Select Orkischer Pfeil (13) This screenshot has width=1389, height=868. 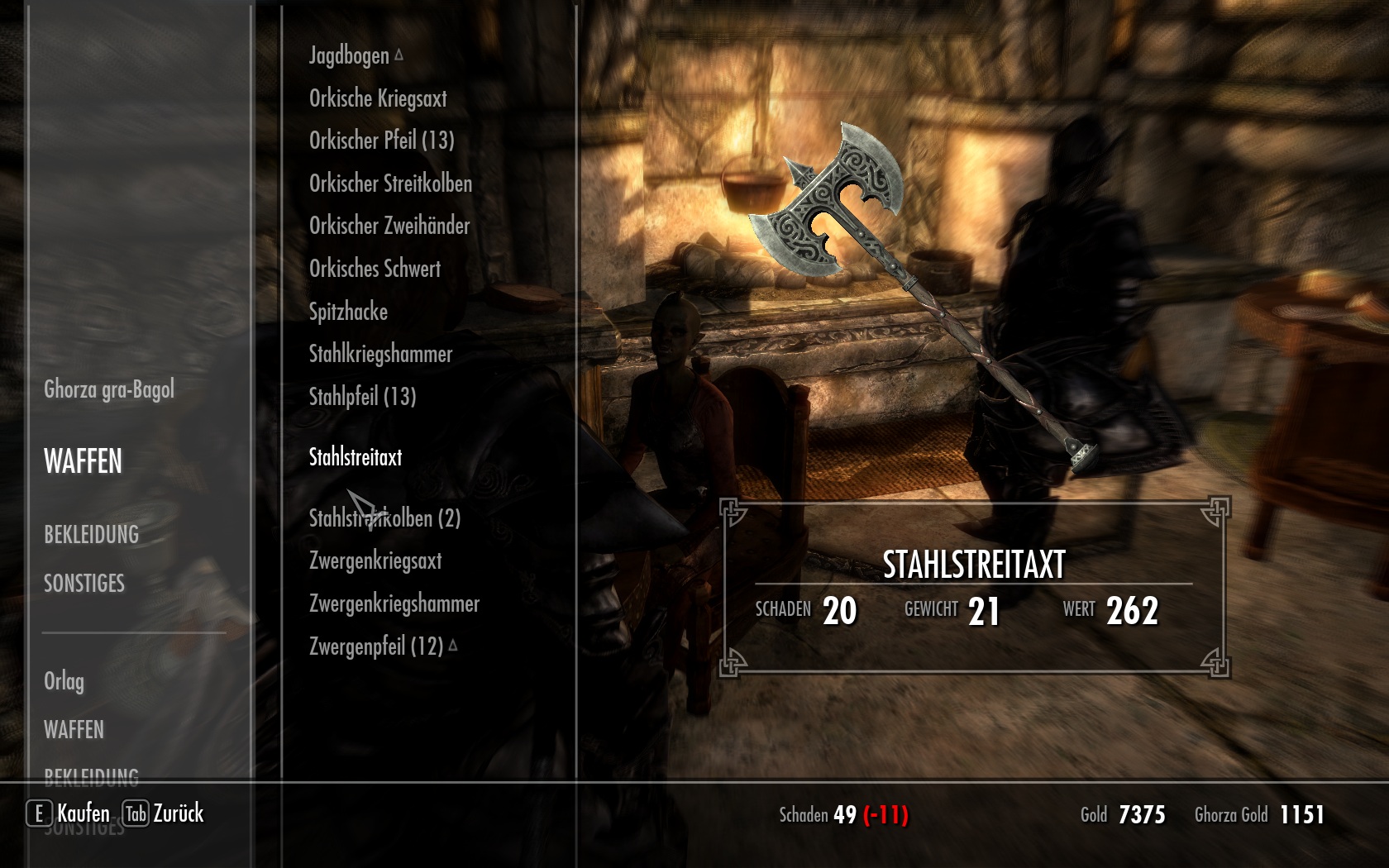pyautogui.click(x=381, y=141)
